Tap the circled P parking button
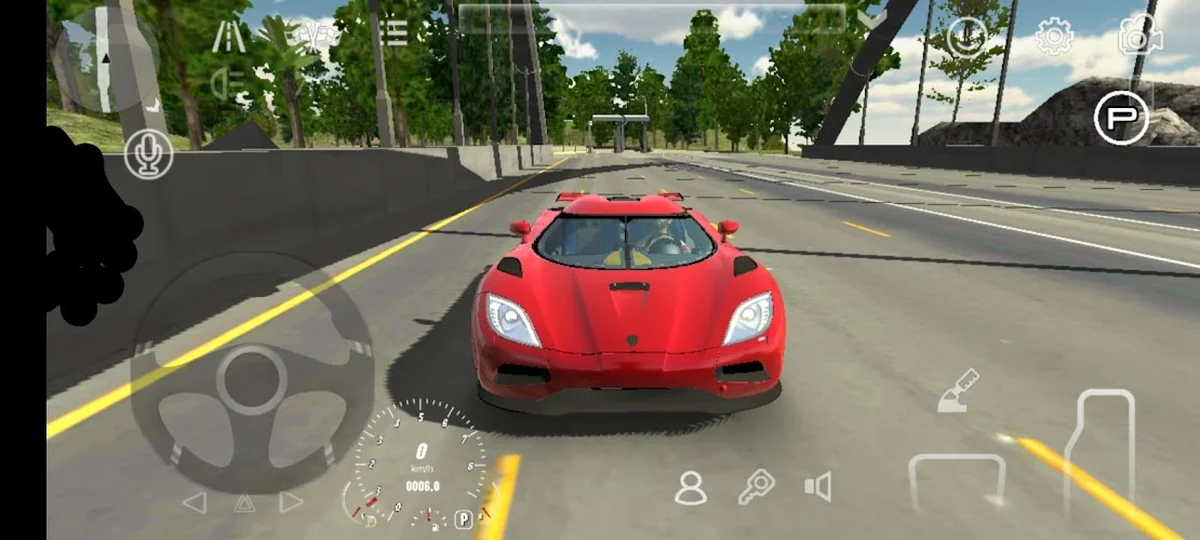Image resolution: width=1200 pixels, height=540 pixels. point(1121,118)
